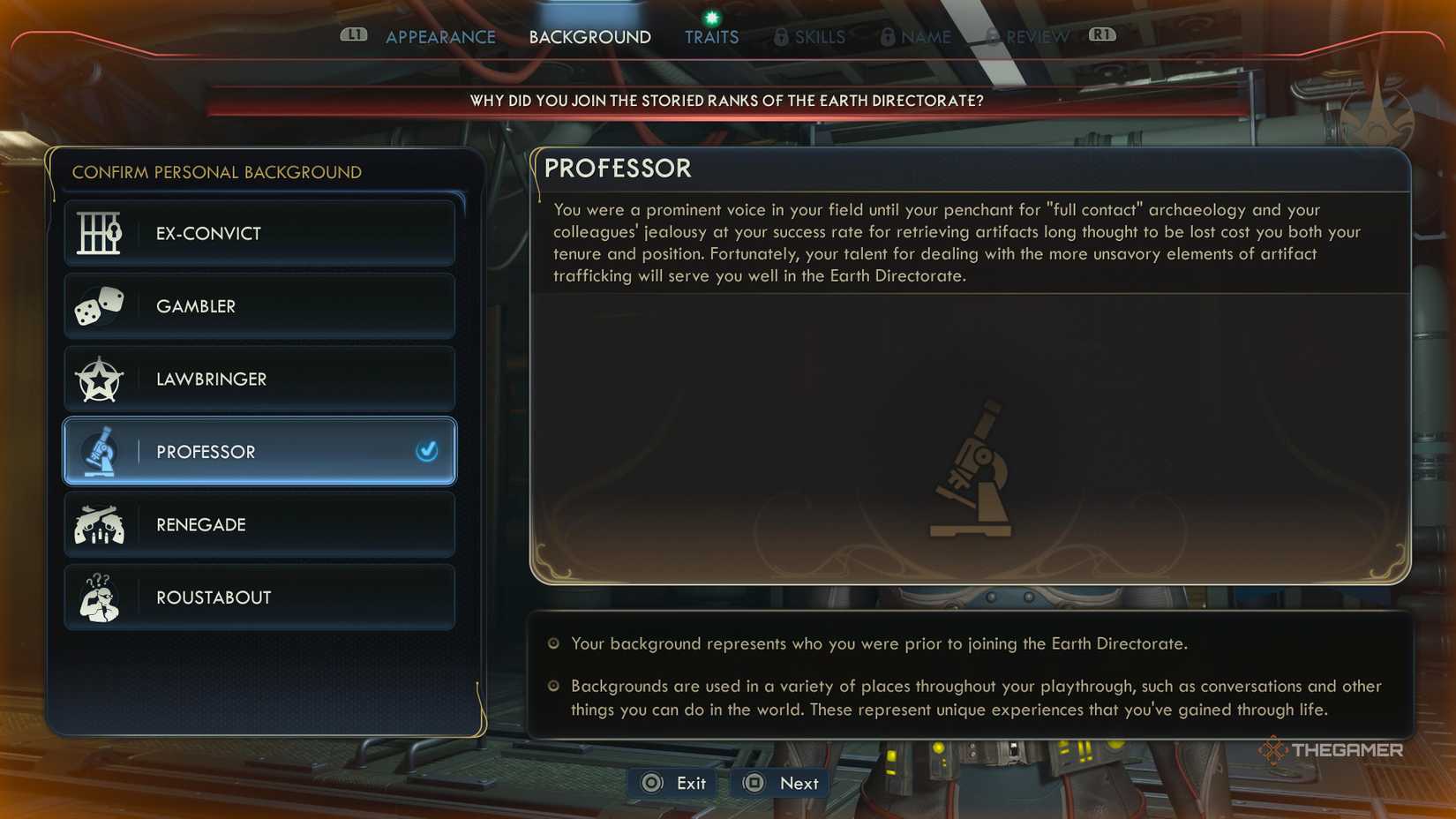Confirm the Professor background selection

[259, 451]
